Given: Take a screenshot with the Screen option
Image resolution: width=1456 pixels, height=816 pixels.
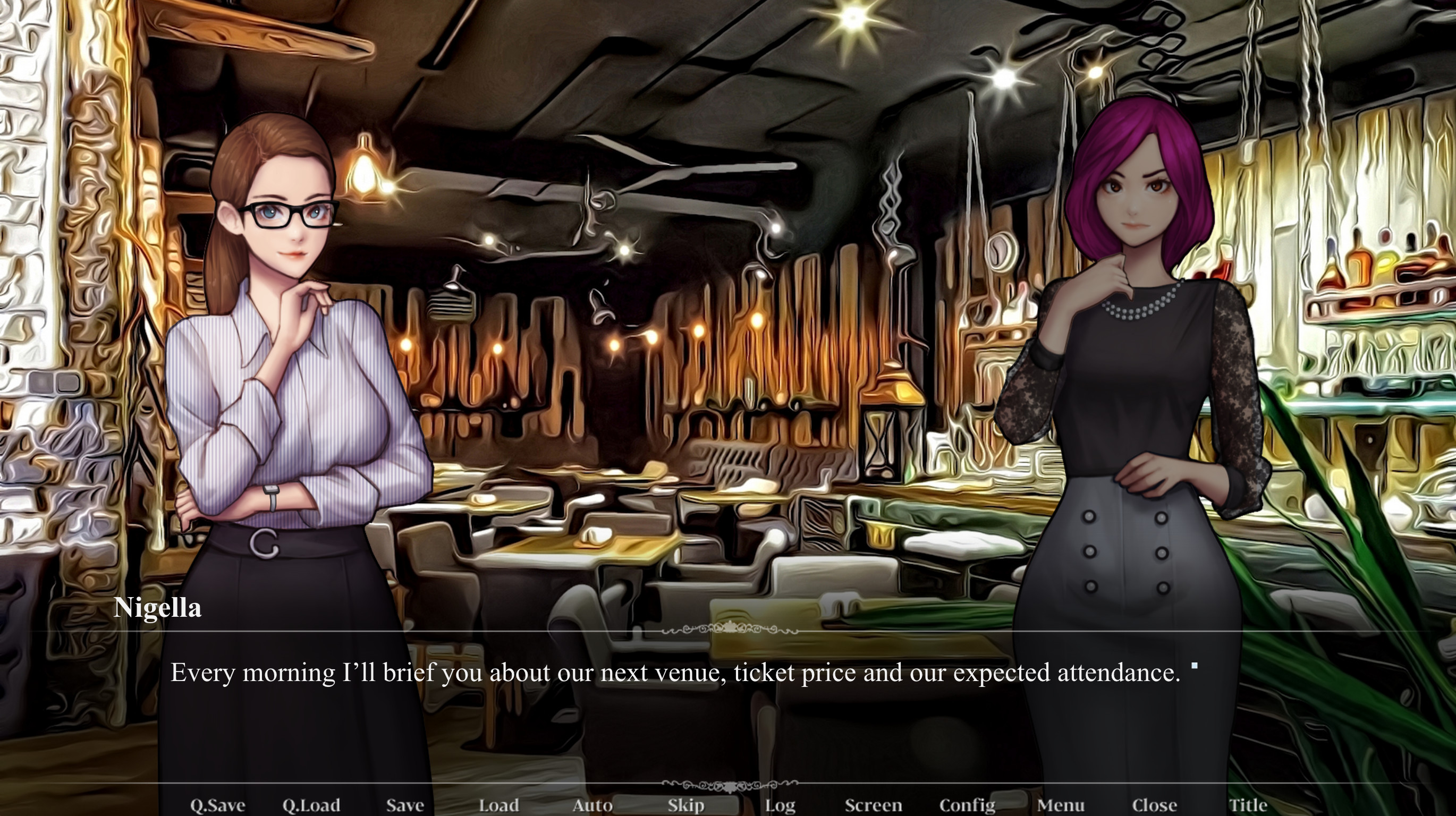Looking at the screenshot, I should [x=874, y=805].
